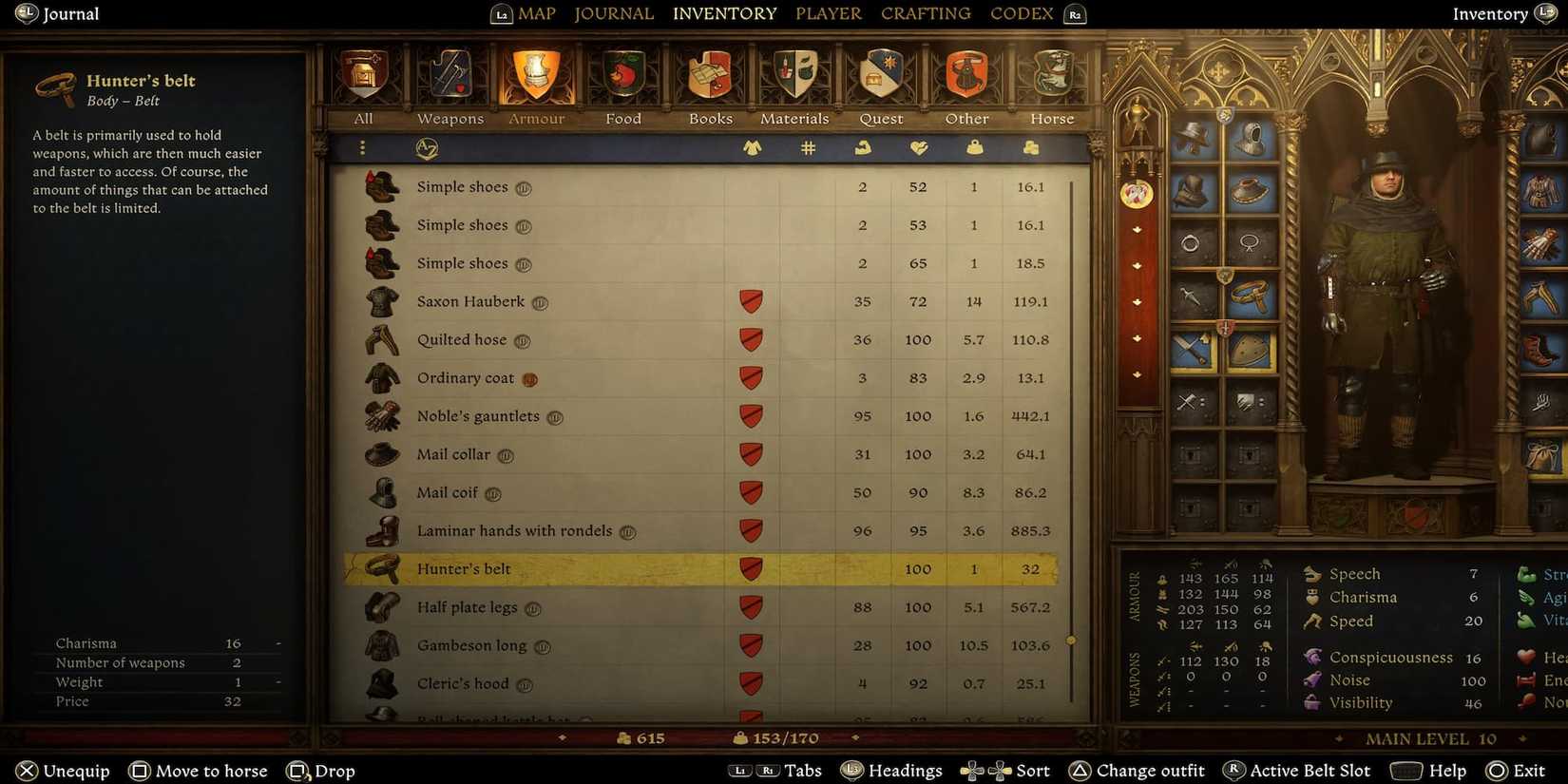This screenshot has width=1568, height=784.
Task: Open the Food category filter
Action: (622, 76)
